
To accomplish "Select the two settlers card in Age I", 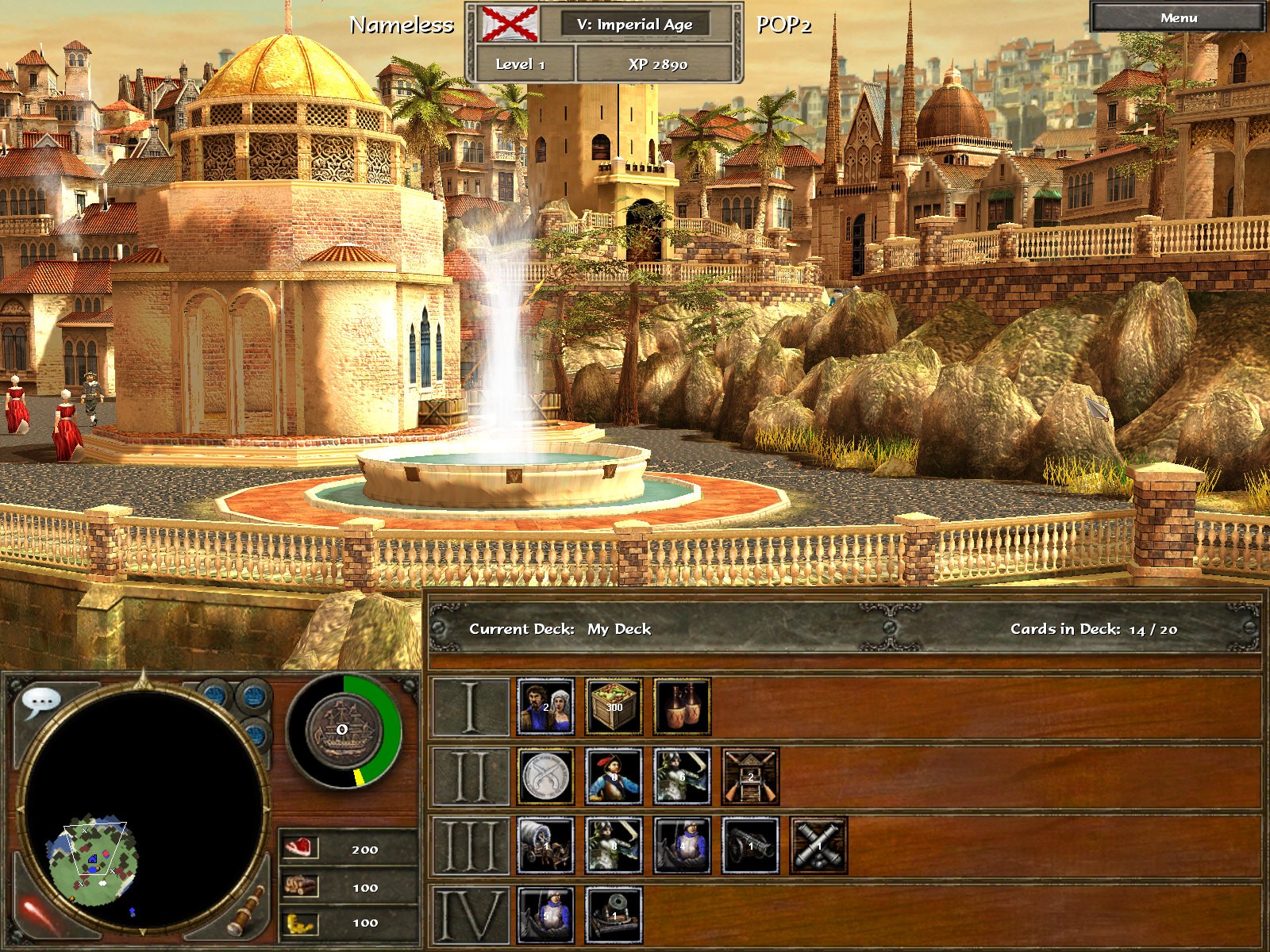I will point(545,706).
